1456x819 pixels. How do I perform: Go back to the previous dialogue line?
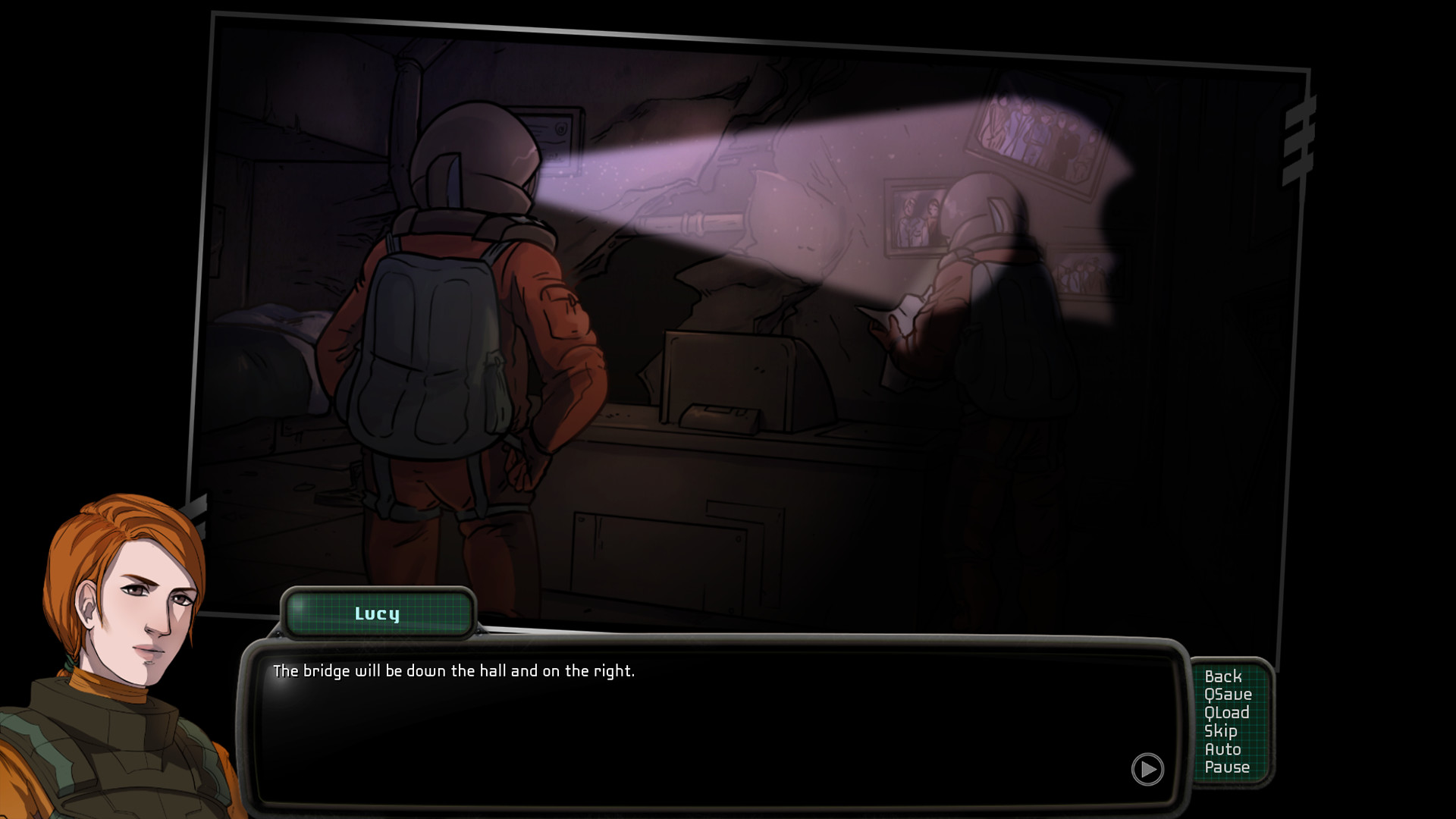(x=1222, y=676)
